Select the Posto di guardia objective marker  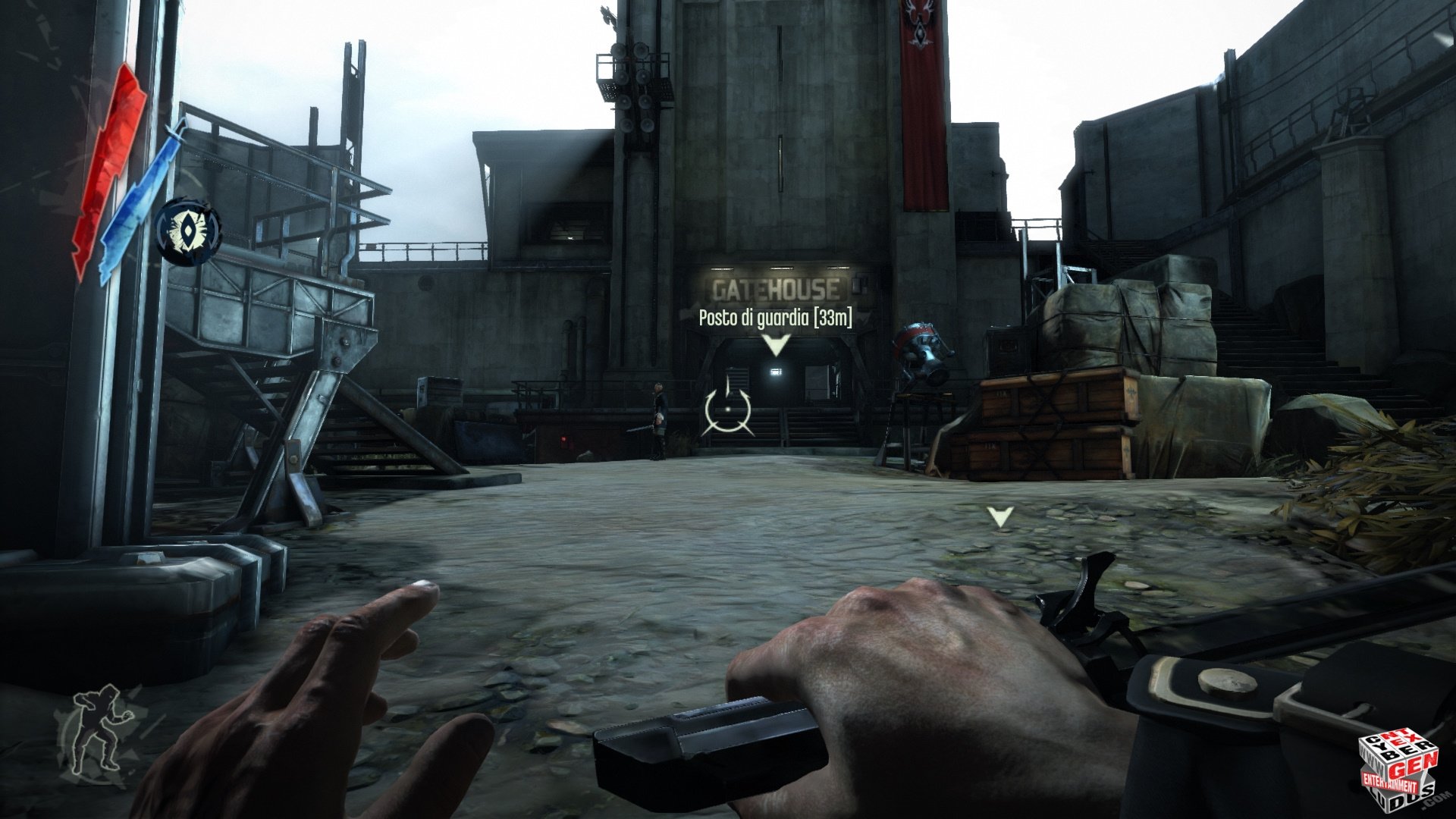pos(775,346)
